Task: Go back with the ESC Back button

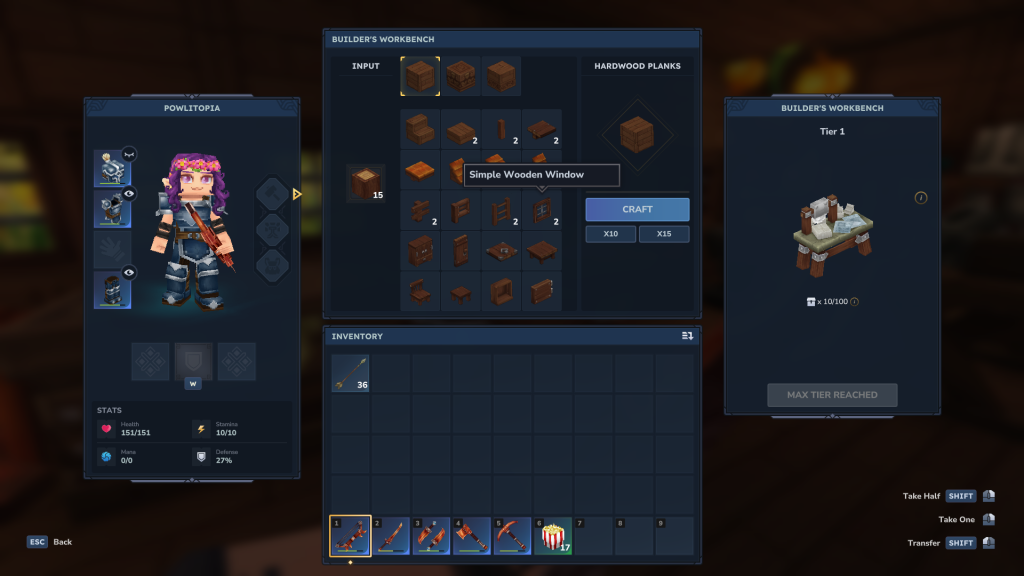Action: click(x=50, y=542)
